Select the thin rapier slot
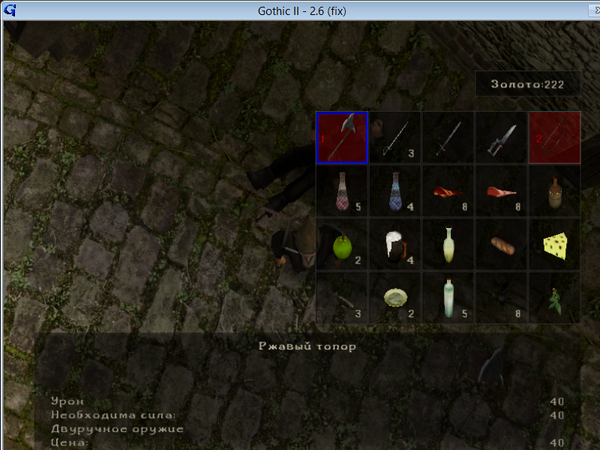 pos(395,137)
